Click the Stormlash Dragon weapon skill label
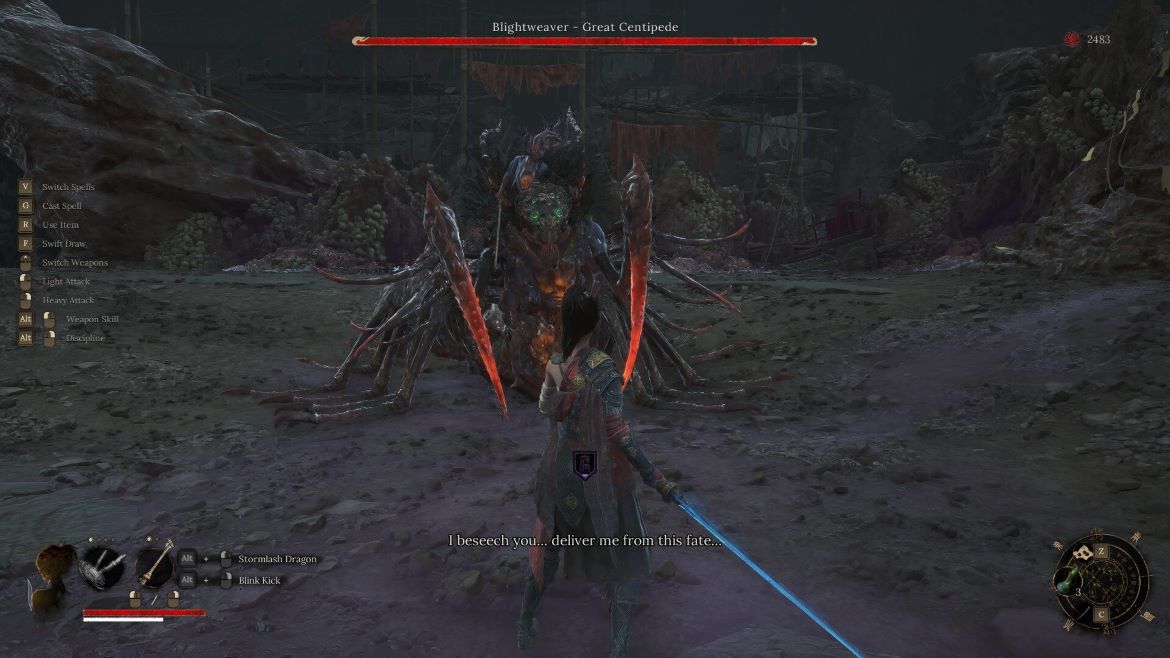 pyautogui.click(x=277, y=559)
